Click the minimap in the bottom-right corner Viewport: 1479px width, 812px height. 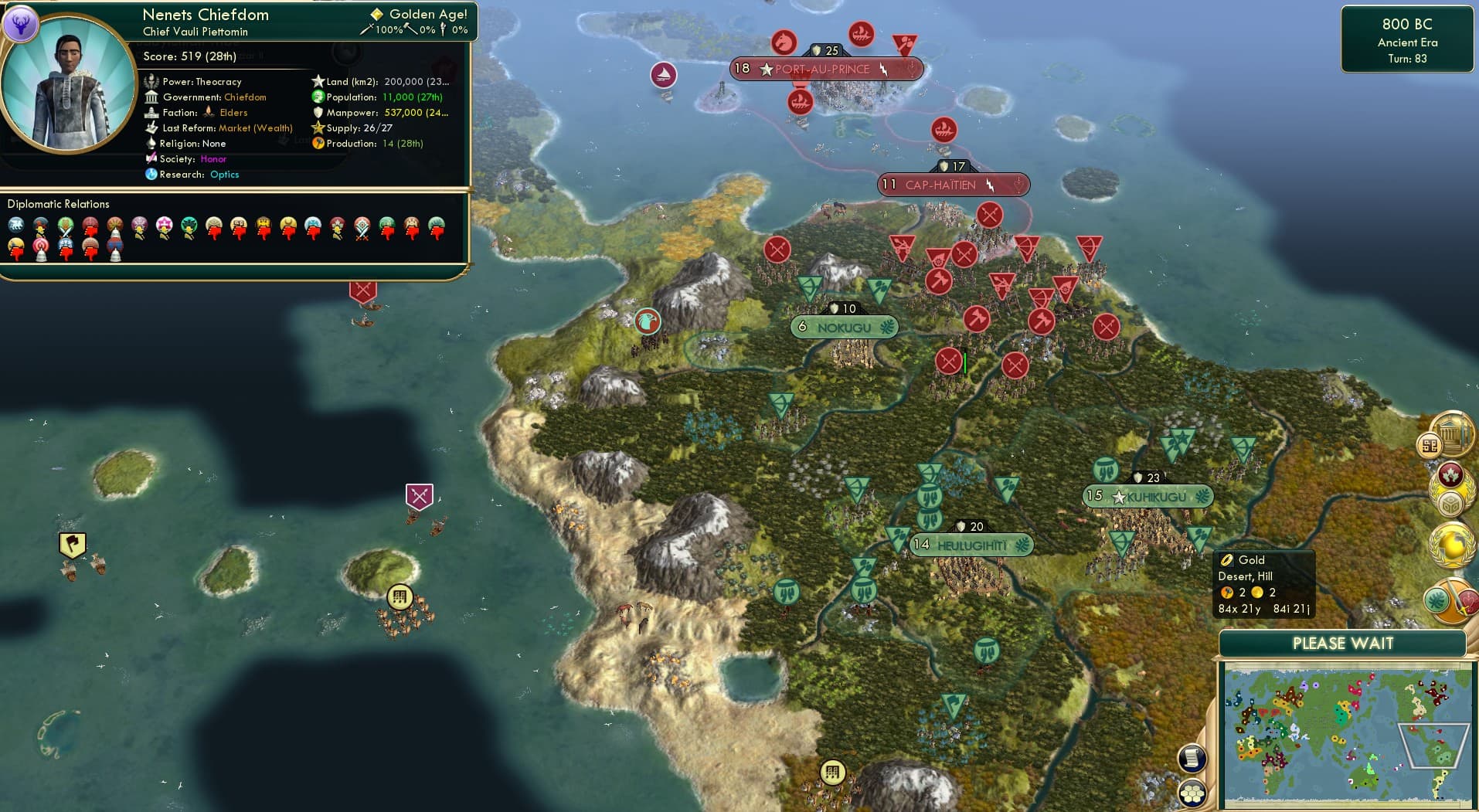pyautogui.click(x=1348, y=732)
